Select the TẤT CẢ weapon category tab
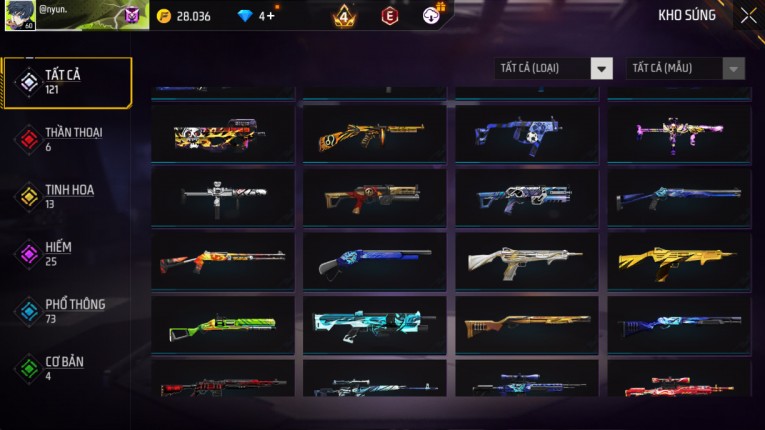 (66, 82)
